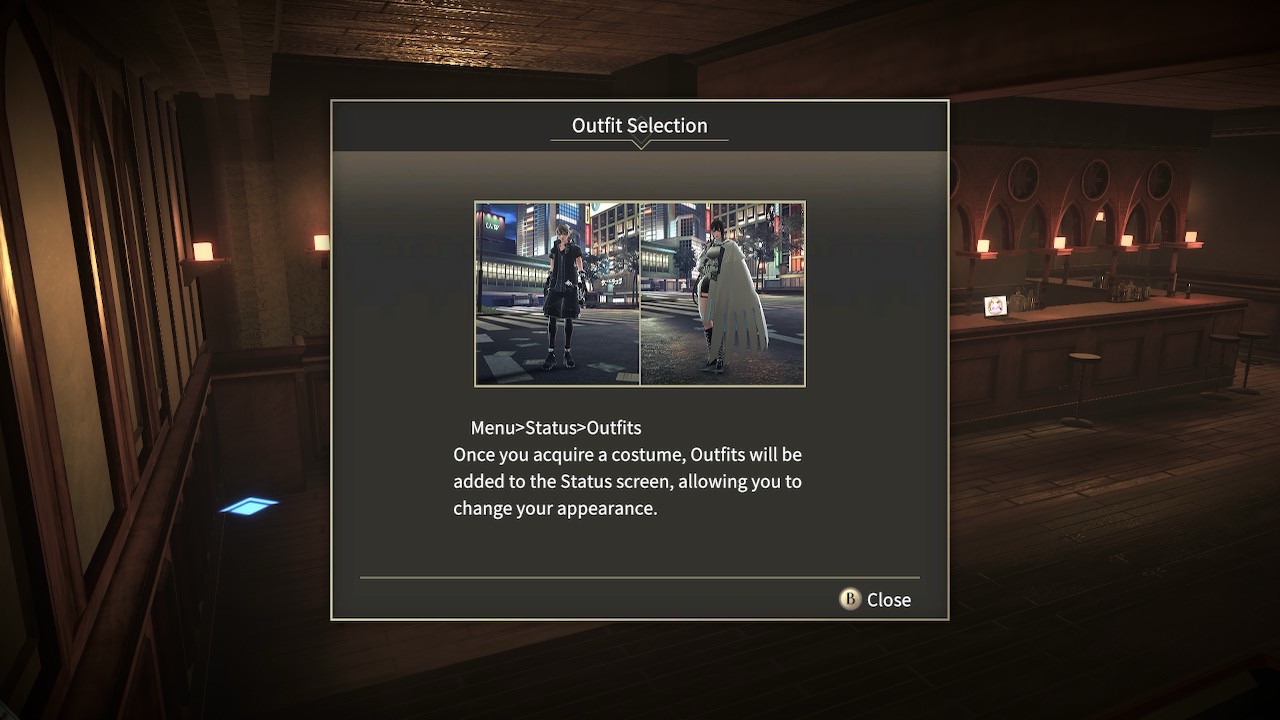Select the left outfit preview image
The image size is (1280, 720).
(556, 293)
